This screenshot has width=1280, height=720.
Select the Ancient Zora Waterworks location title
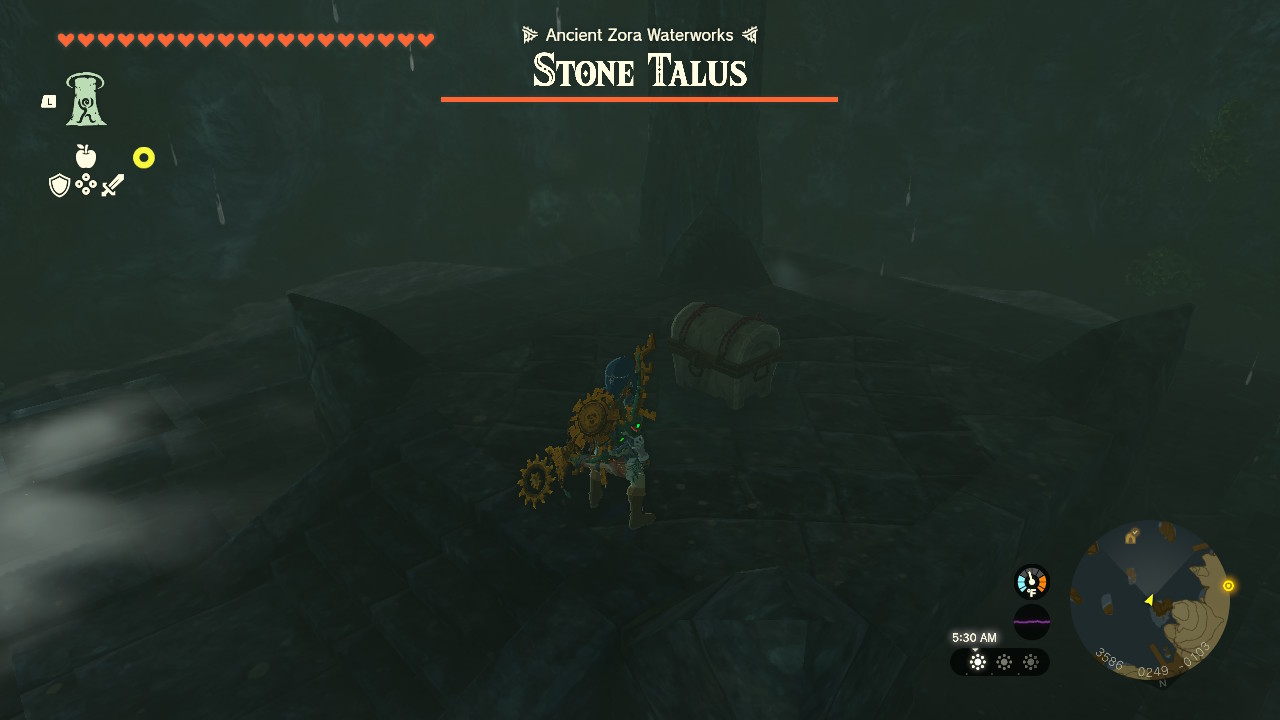coord(639,34)
